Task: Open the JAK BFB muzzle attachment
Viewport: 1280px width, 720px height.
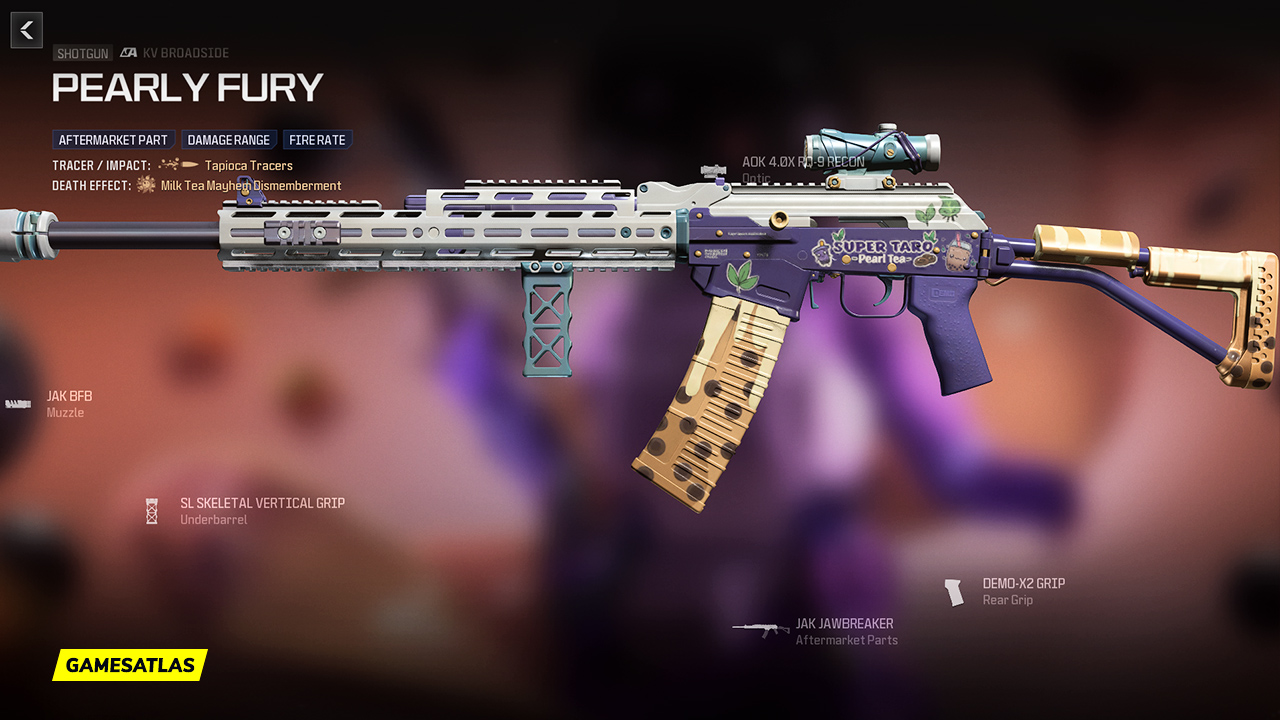Action: 68,404
